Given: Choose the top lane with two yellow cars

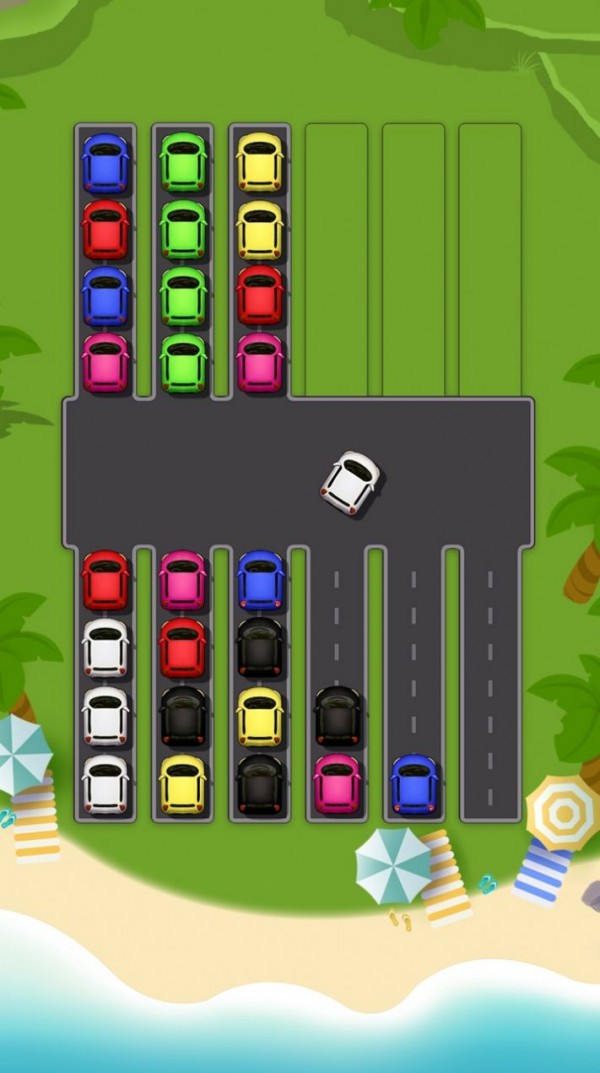Looking at the screenshot, I should tap(260, 262).
